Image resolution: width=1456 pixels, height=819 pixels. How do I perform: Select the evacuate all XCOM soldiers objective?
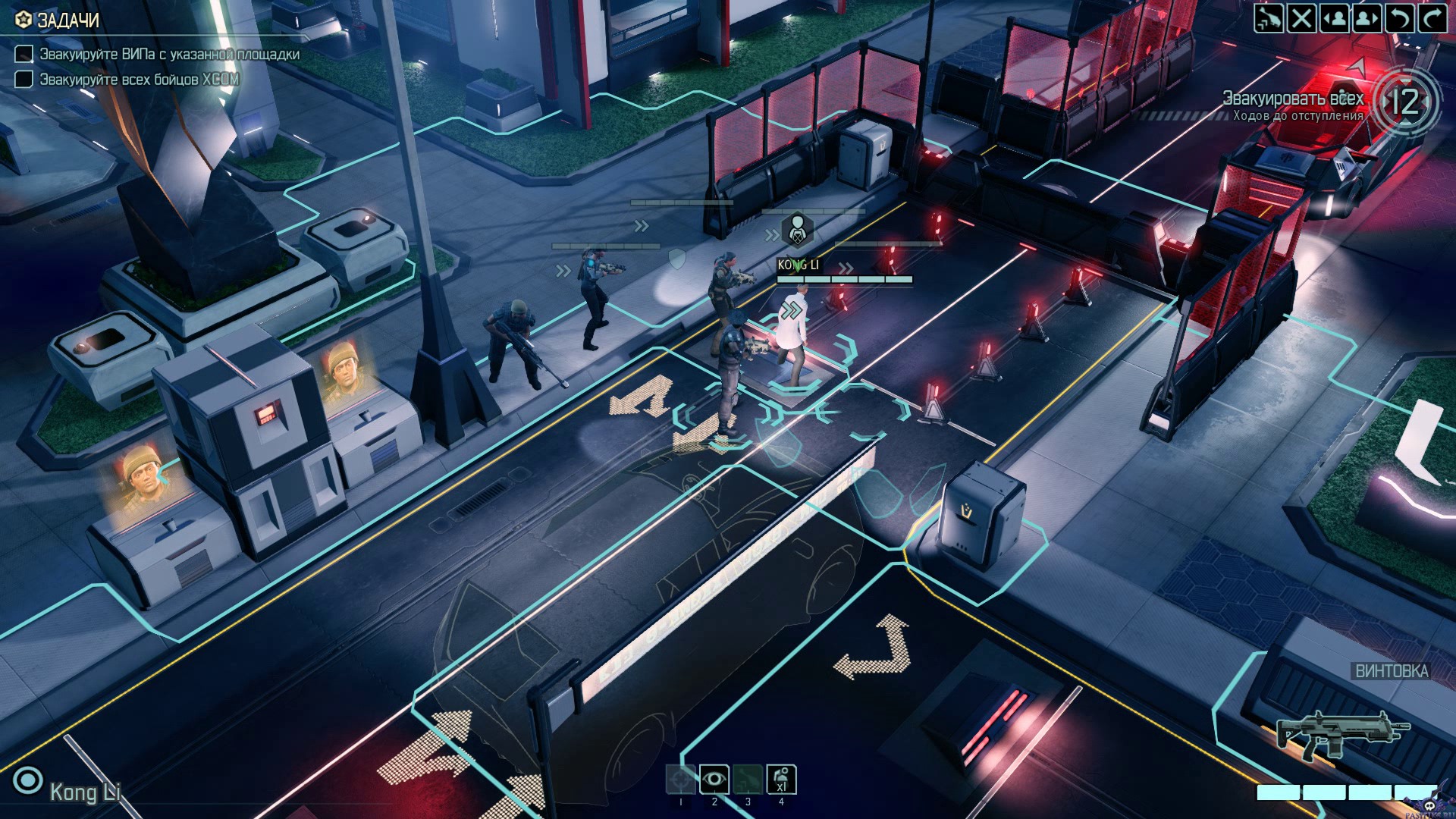[x=139, y=79]
